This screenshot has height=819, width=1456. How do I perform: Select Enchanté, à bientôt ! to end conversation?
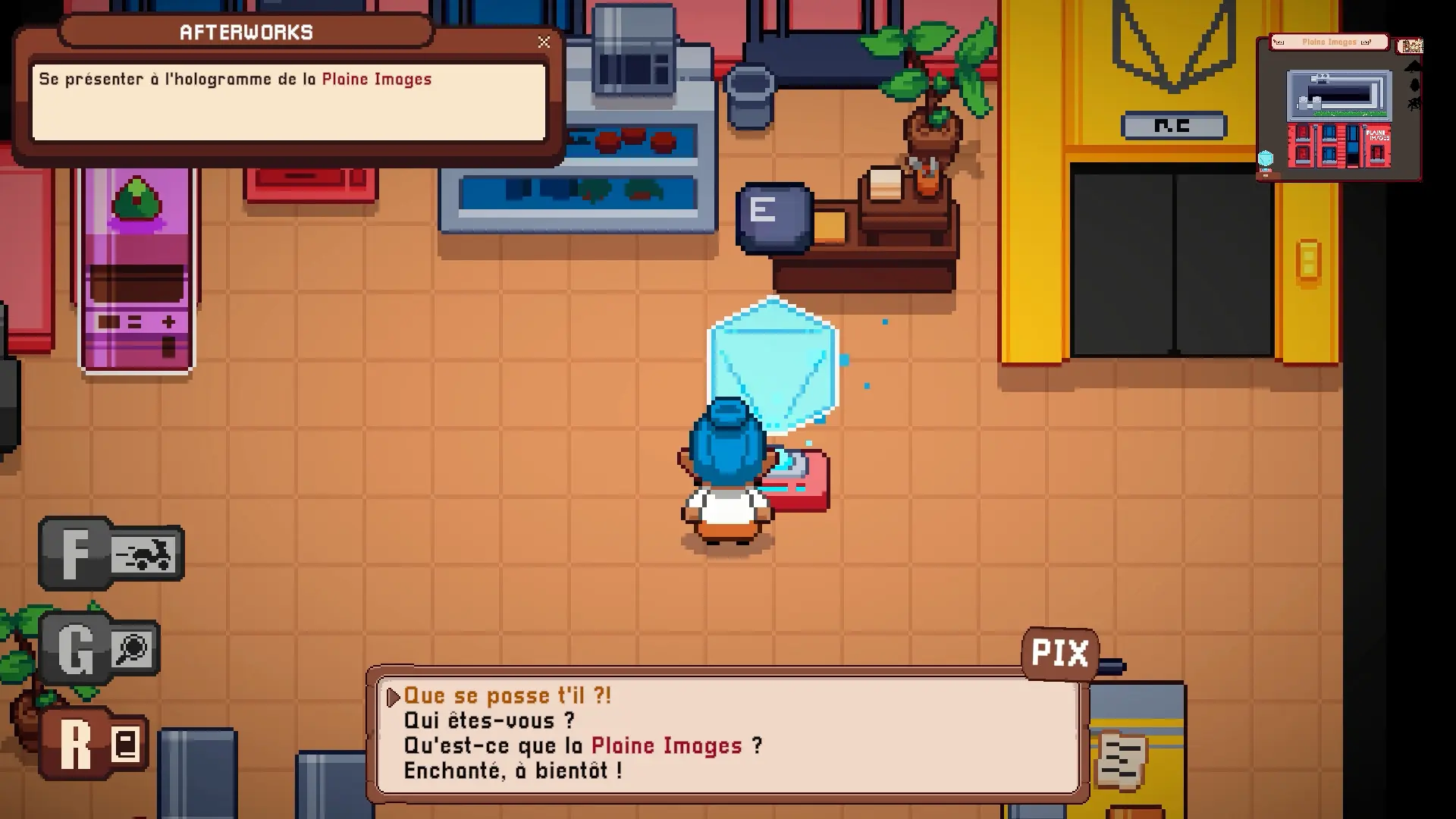(x=513, y=771)
